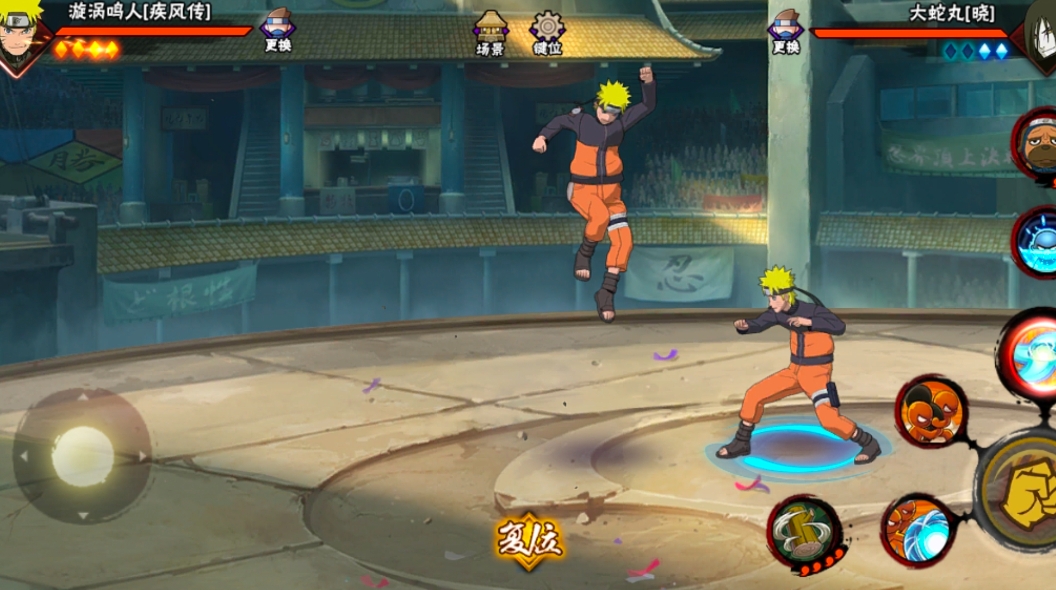This screenshot has width=1056, height=590.
Task: Use the orange shadow clone skill
Action: tap(930, 410)
